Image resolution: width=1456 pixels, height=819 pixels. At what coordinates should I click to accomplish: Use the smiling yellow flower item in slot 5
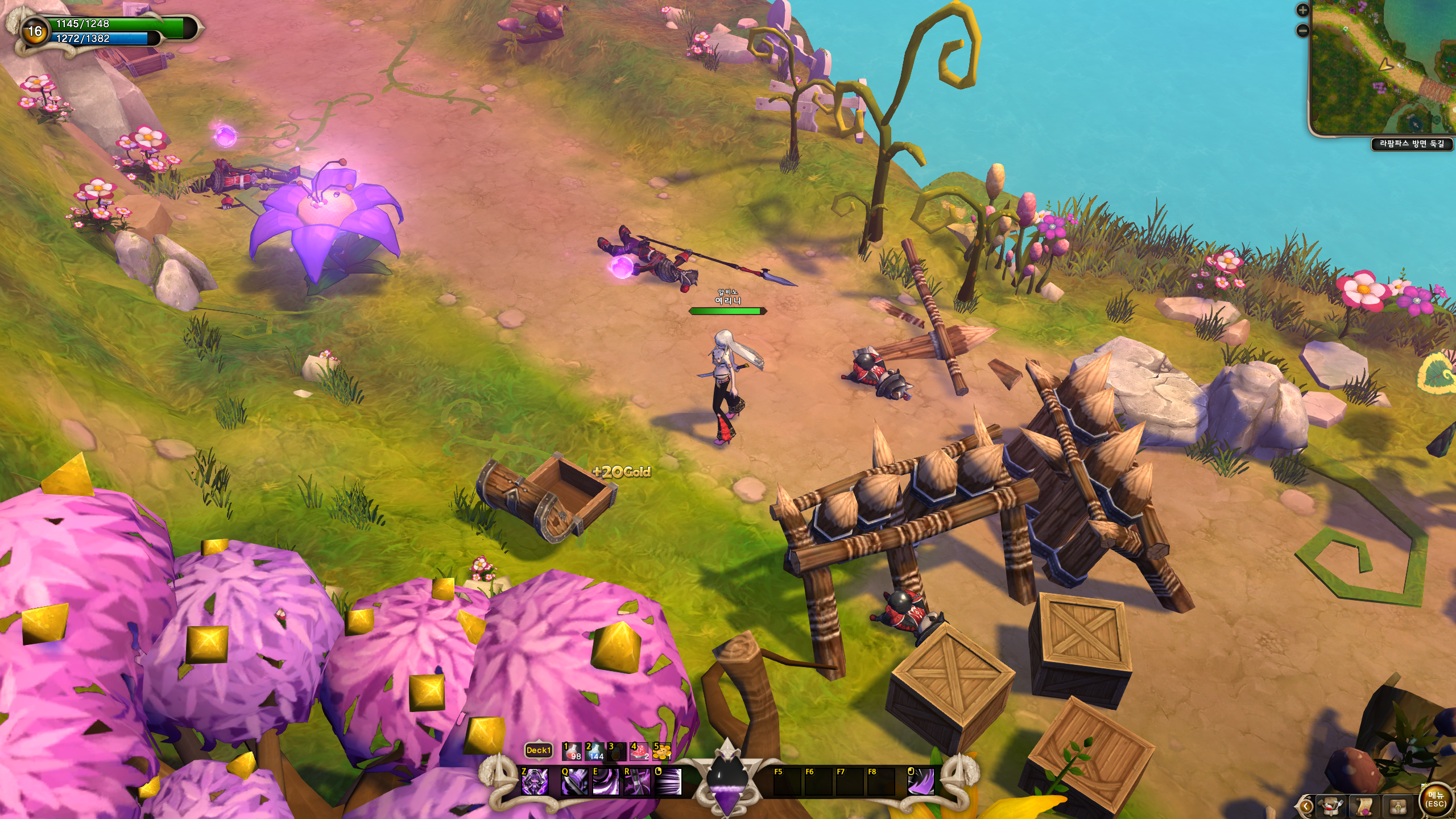point(661,751)
